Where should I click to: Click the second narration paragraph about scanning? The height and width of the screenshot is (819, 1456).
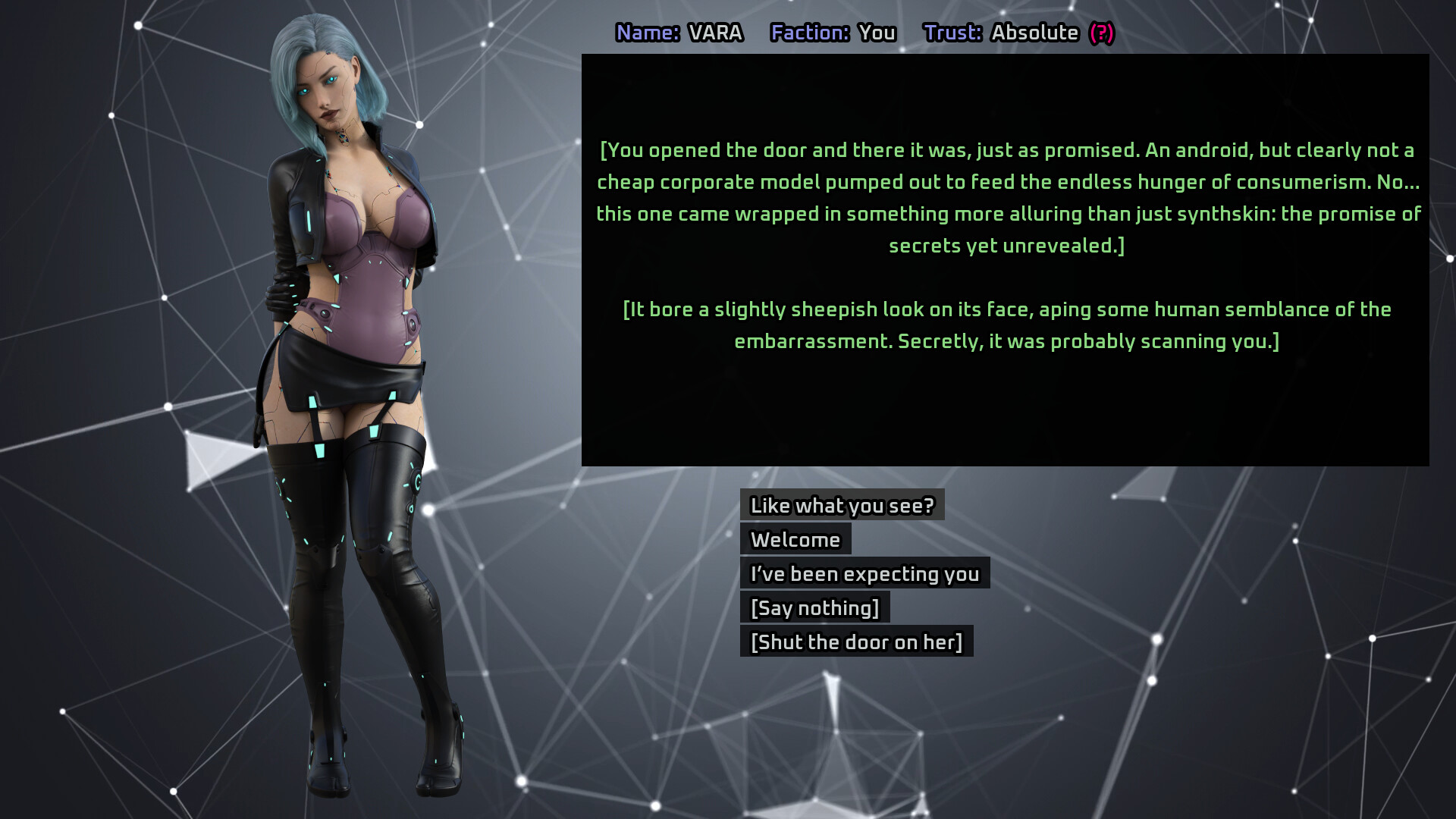click(x=1006, y=325)
